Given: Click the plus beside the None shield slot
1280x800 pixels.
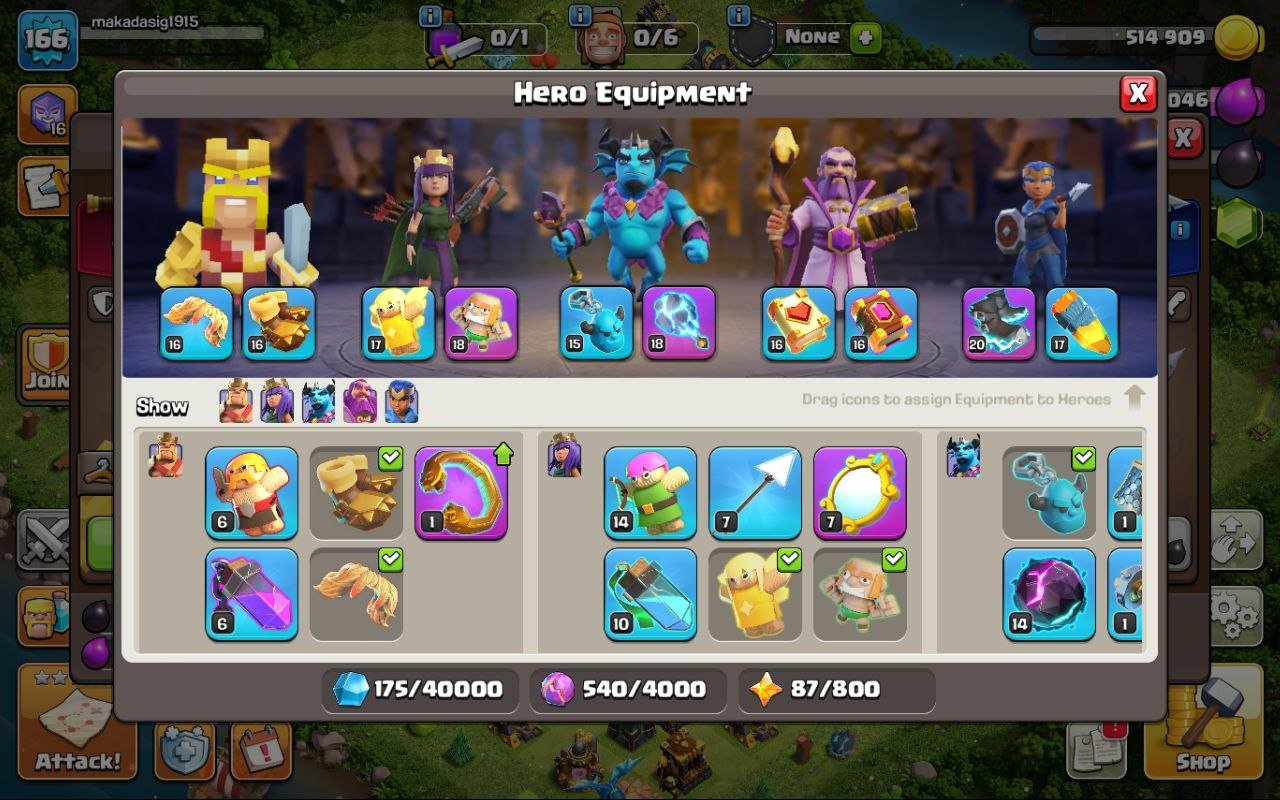Looking at the screenshot, I should 864,36.
